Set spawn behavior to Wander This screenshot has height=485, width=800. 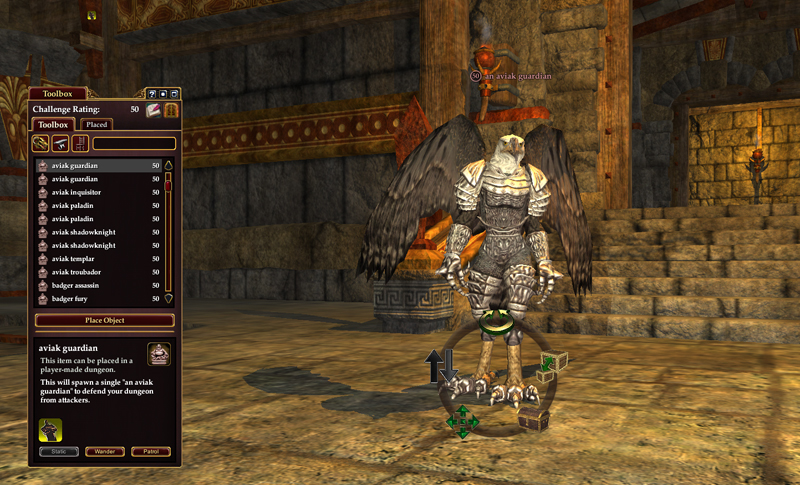click(104, 452)
